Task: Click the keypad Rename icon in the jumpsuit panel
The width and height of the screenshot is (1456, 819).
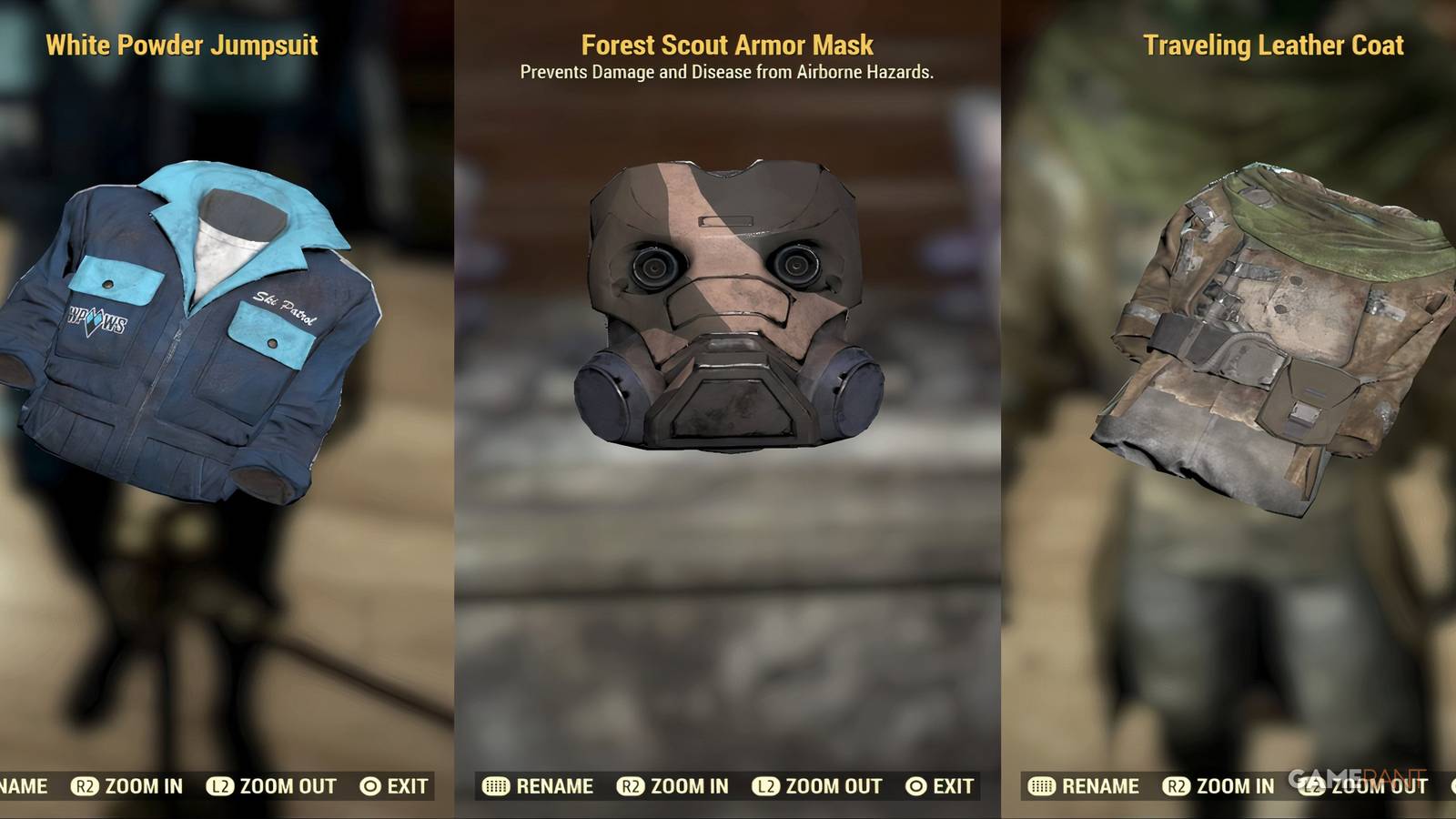Action: pos(9,786)
